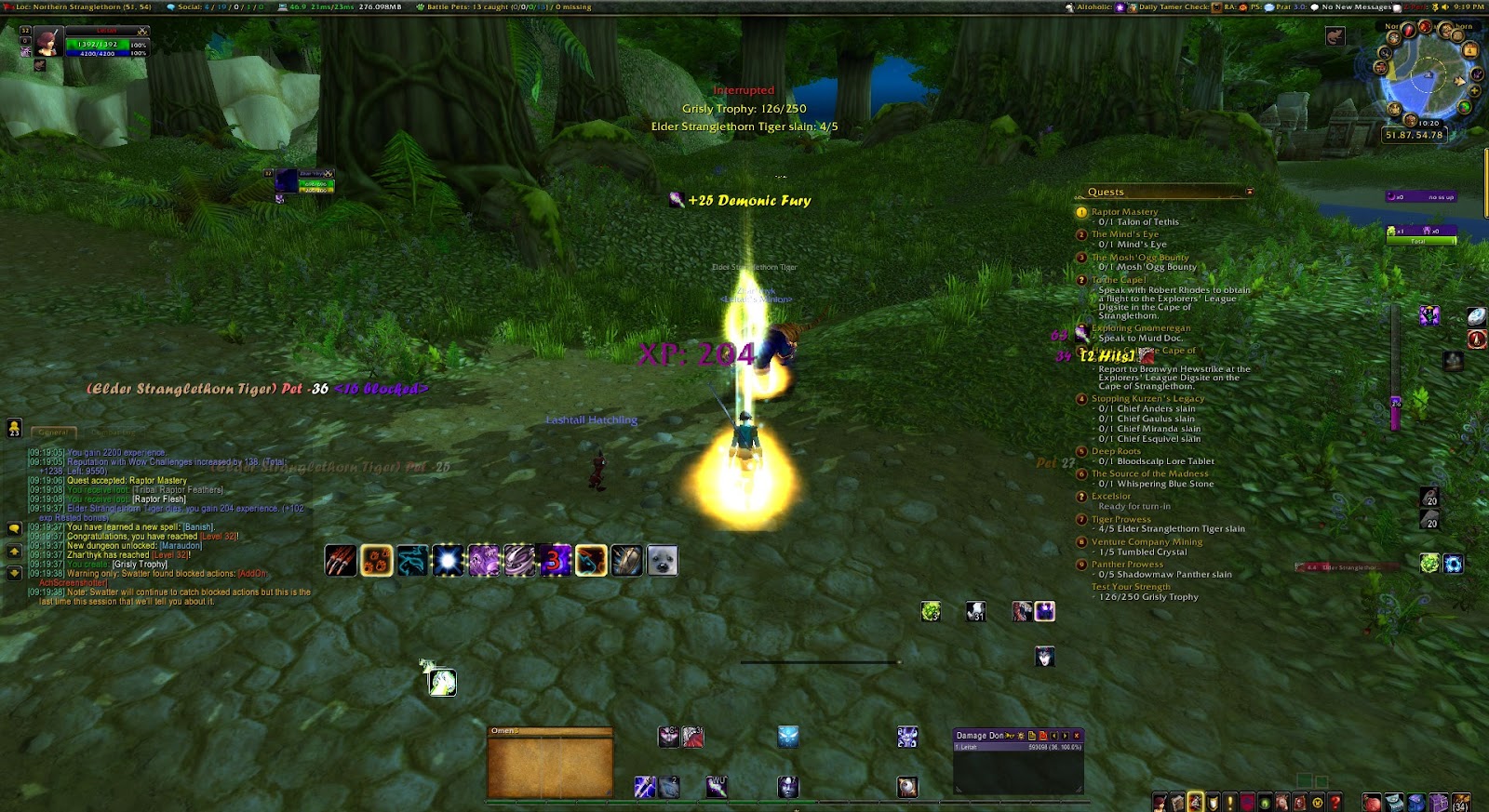Viewport: 1489px width, 812px height.
Task: Click the player character portrait
Action: (x=48, y=42)
